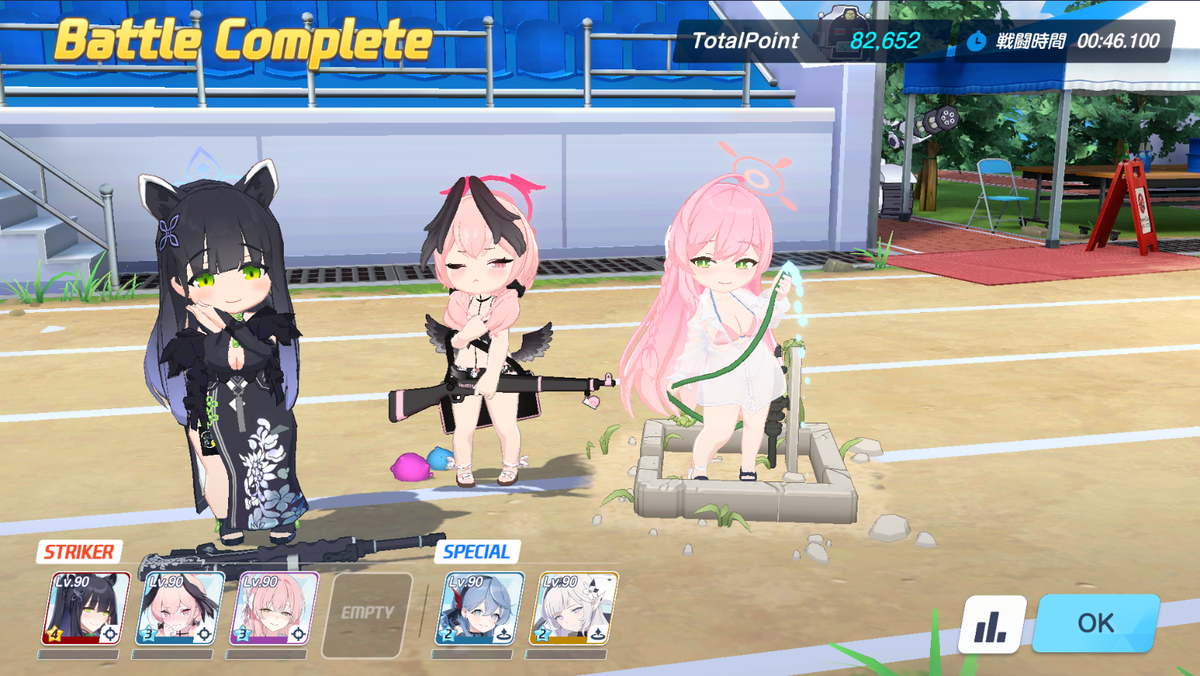Select the pink-haired horned striker portrait
This screenshot has width=1200, height=676.
180,608
